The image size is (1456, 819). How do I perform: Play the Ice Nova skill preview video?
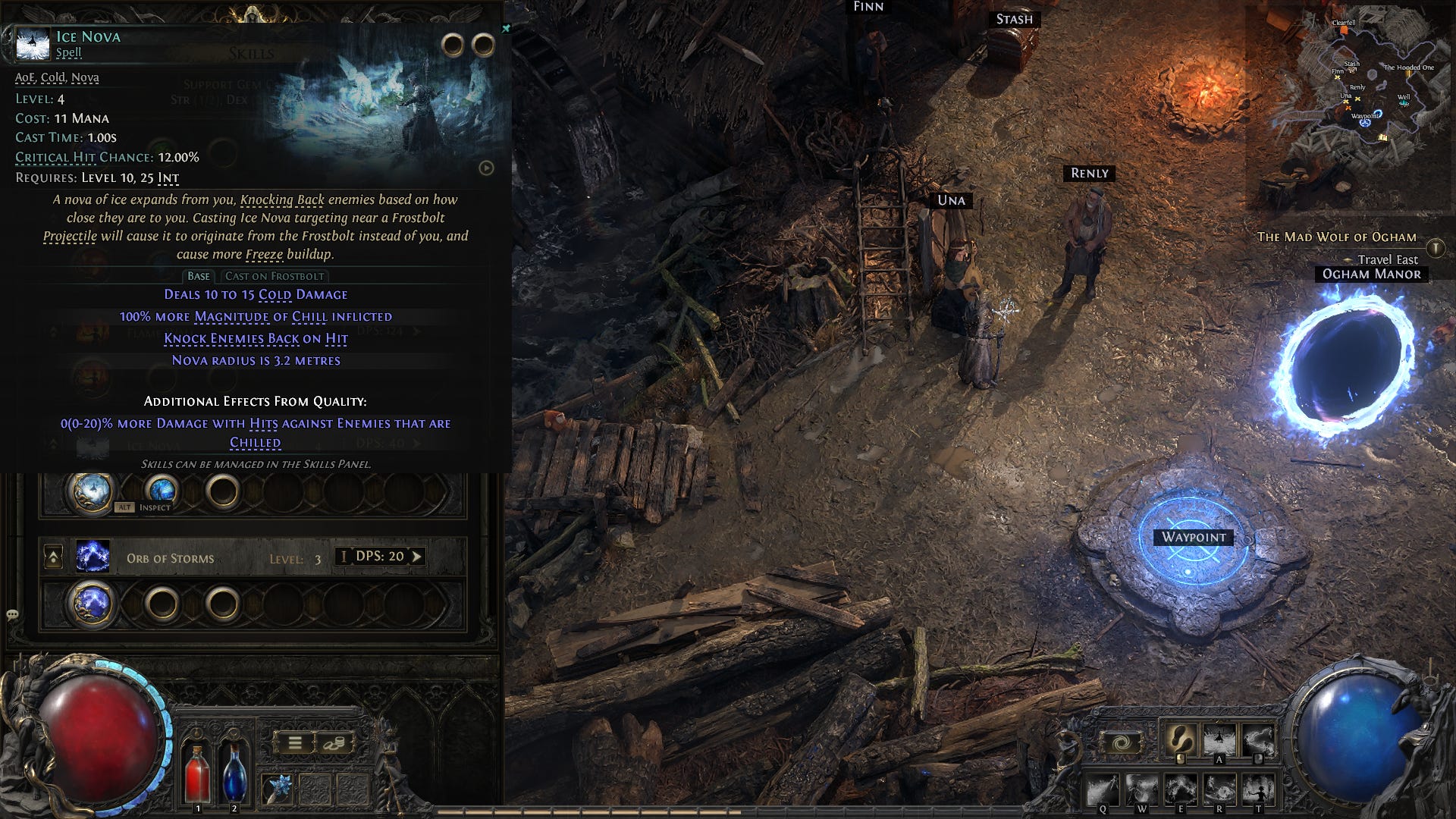[486, 168]
